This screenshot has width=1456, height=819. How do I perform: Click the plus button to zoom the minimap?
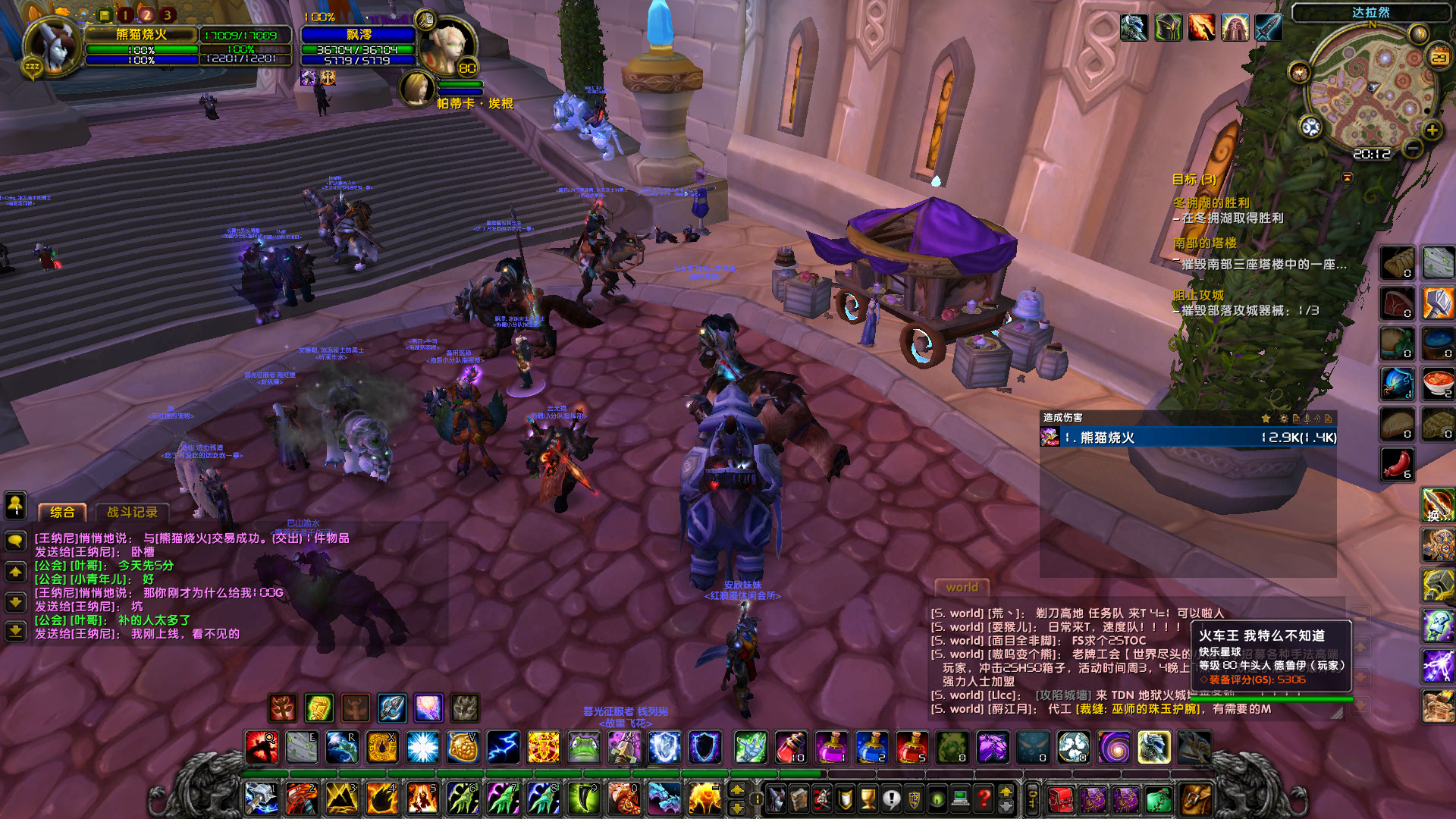click(x=1432, y=130)
